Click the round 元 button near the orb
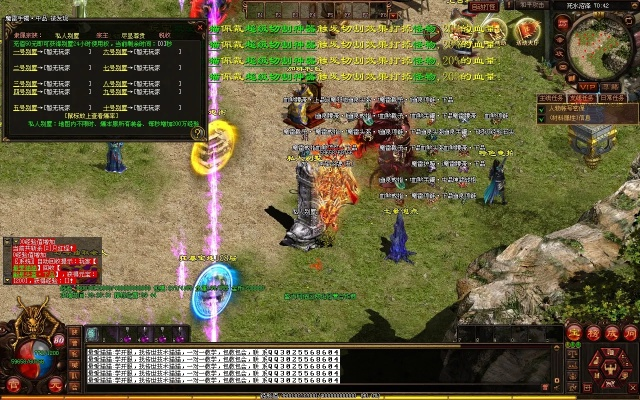 [56, 384]
